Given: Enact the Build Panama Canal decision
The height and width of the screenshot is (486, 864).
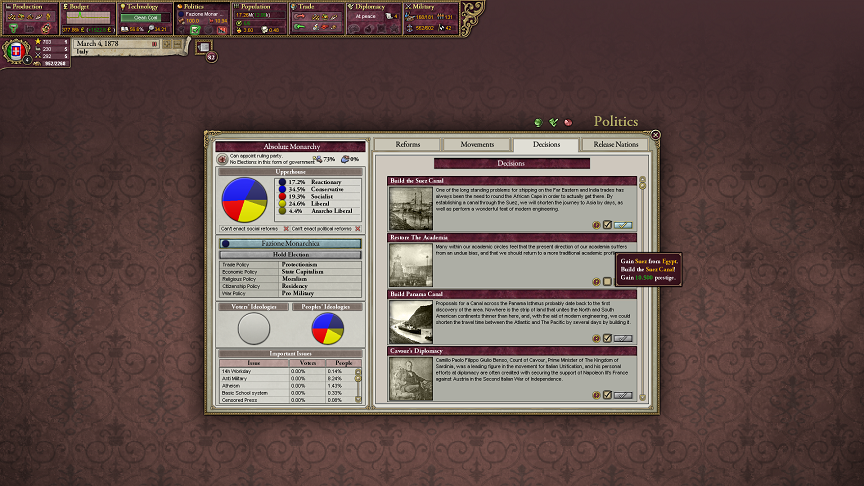Looking at the screenshot, I should point(623,338).
